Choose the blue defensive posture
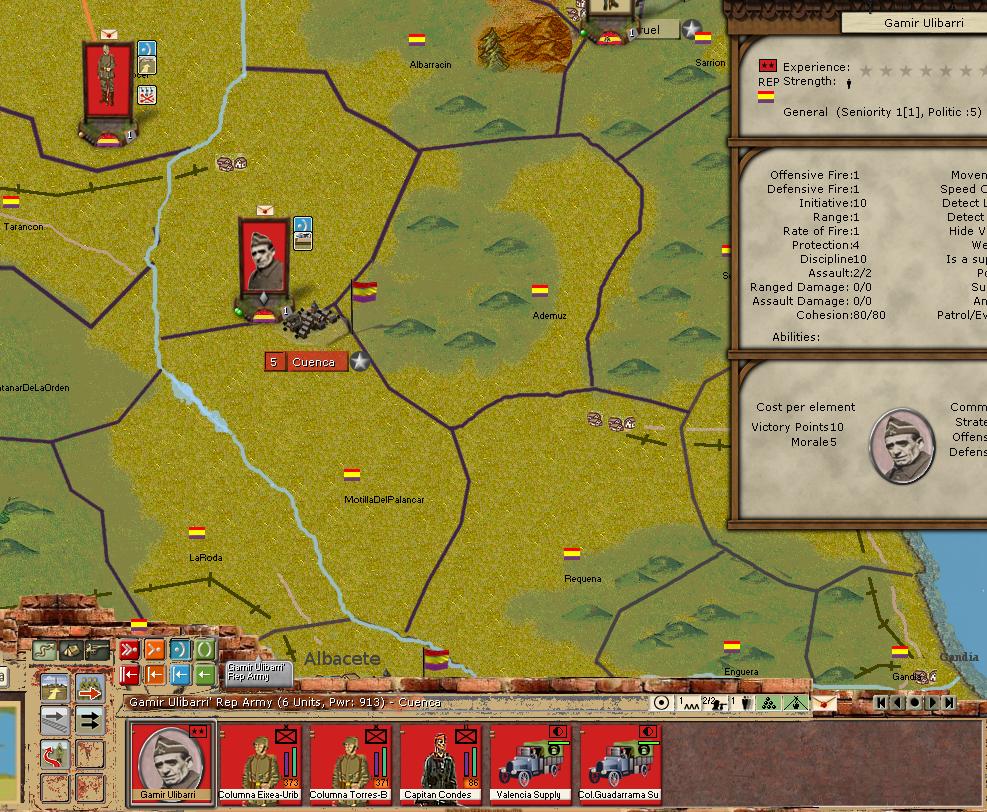 click(179, 650)
